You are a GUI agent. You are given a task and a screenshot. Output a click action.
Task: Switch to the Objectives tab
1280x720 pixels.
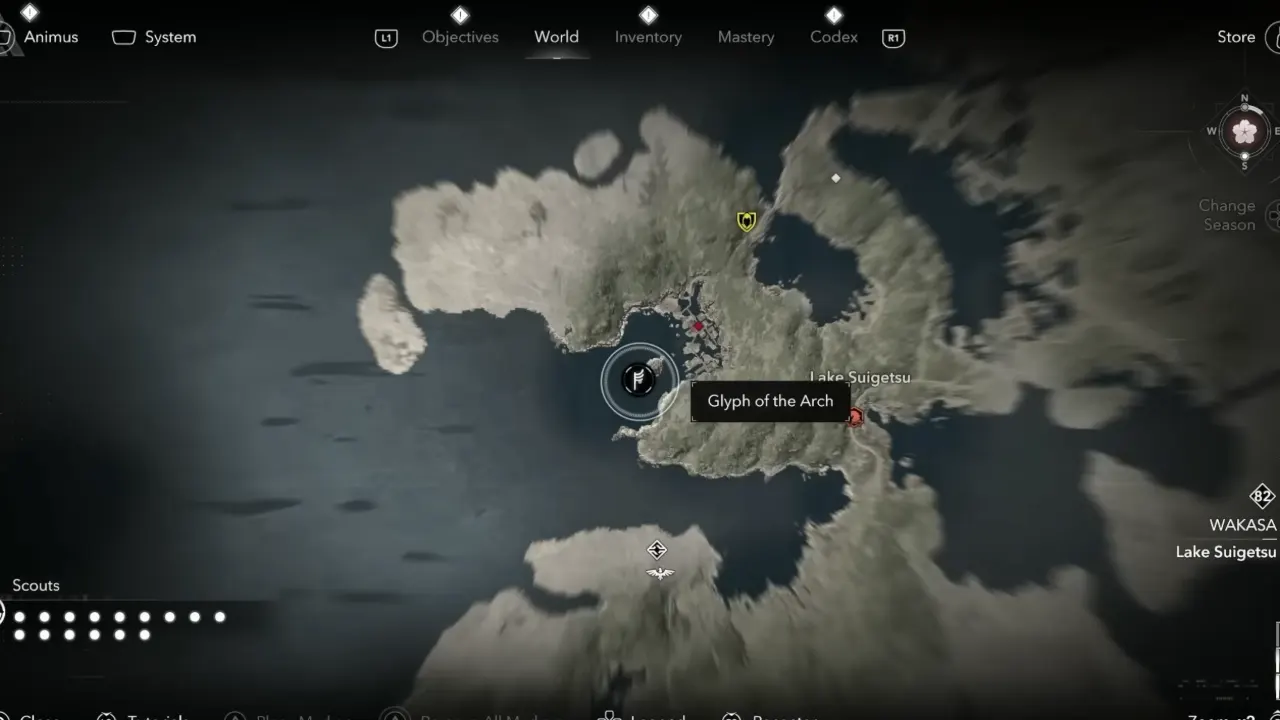460,37
